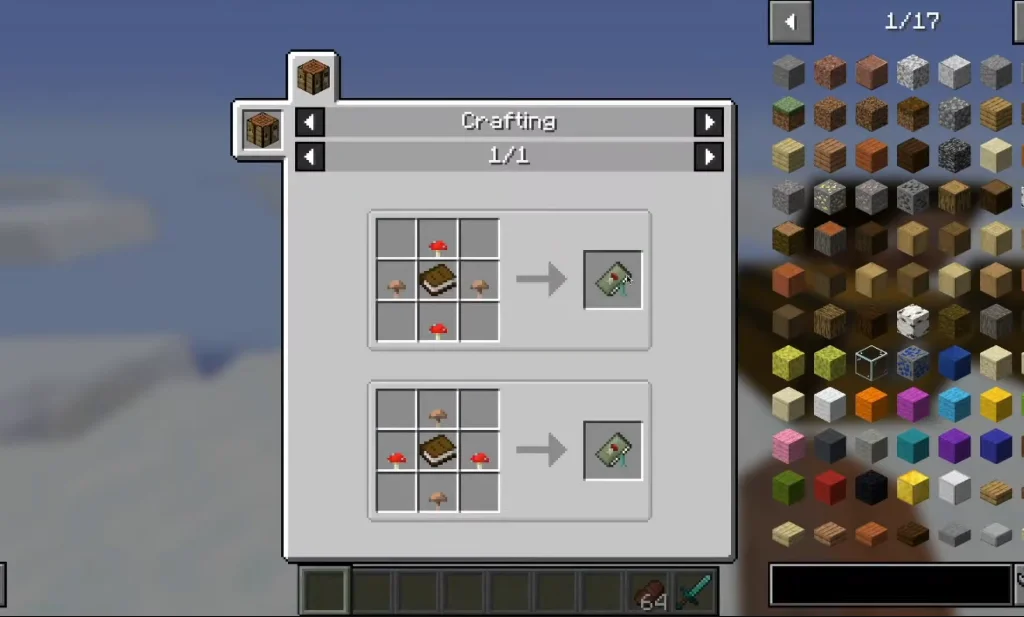The image size is (1024, 617).
Task: Click the output item of the first recipe
Action: 612,280
